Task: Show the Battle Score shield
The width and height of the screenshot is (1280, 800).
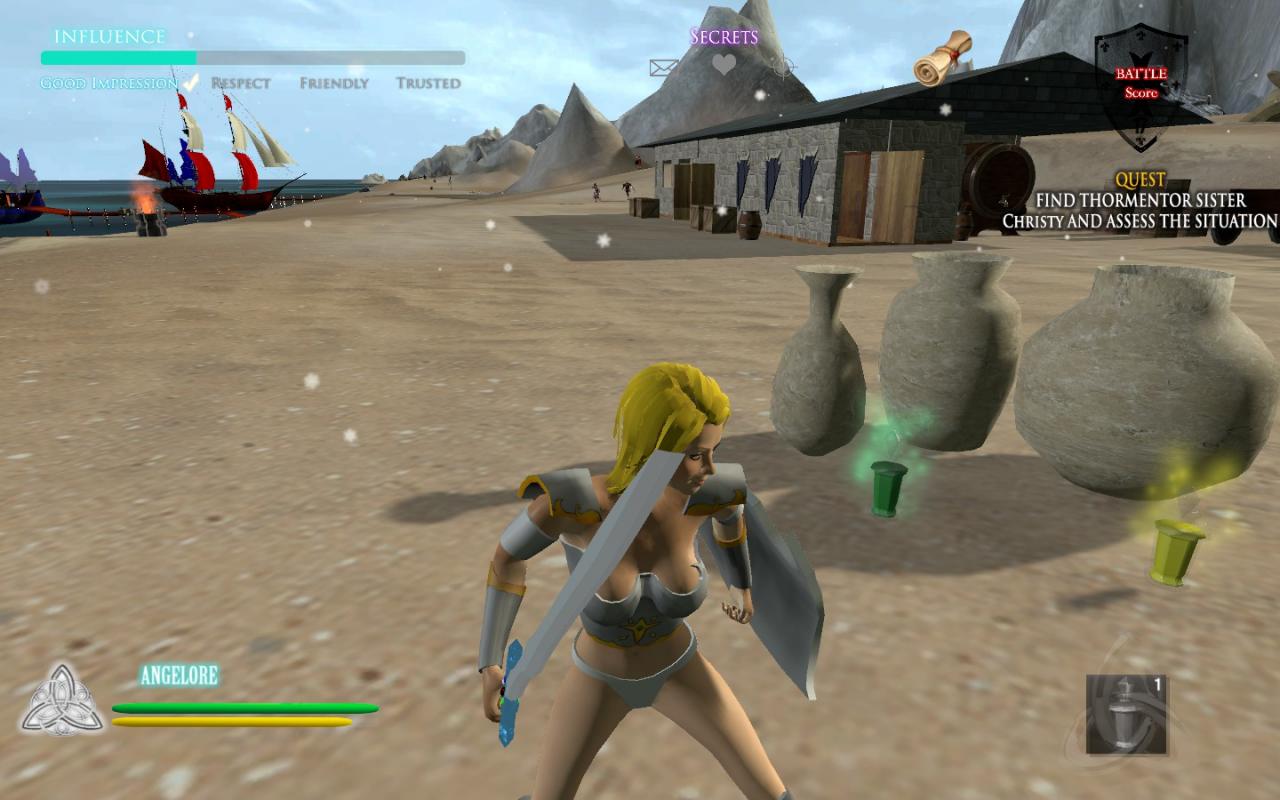Action: pos(1141,85)
